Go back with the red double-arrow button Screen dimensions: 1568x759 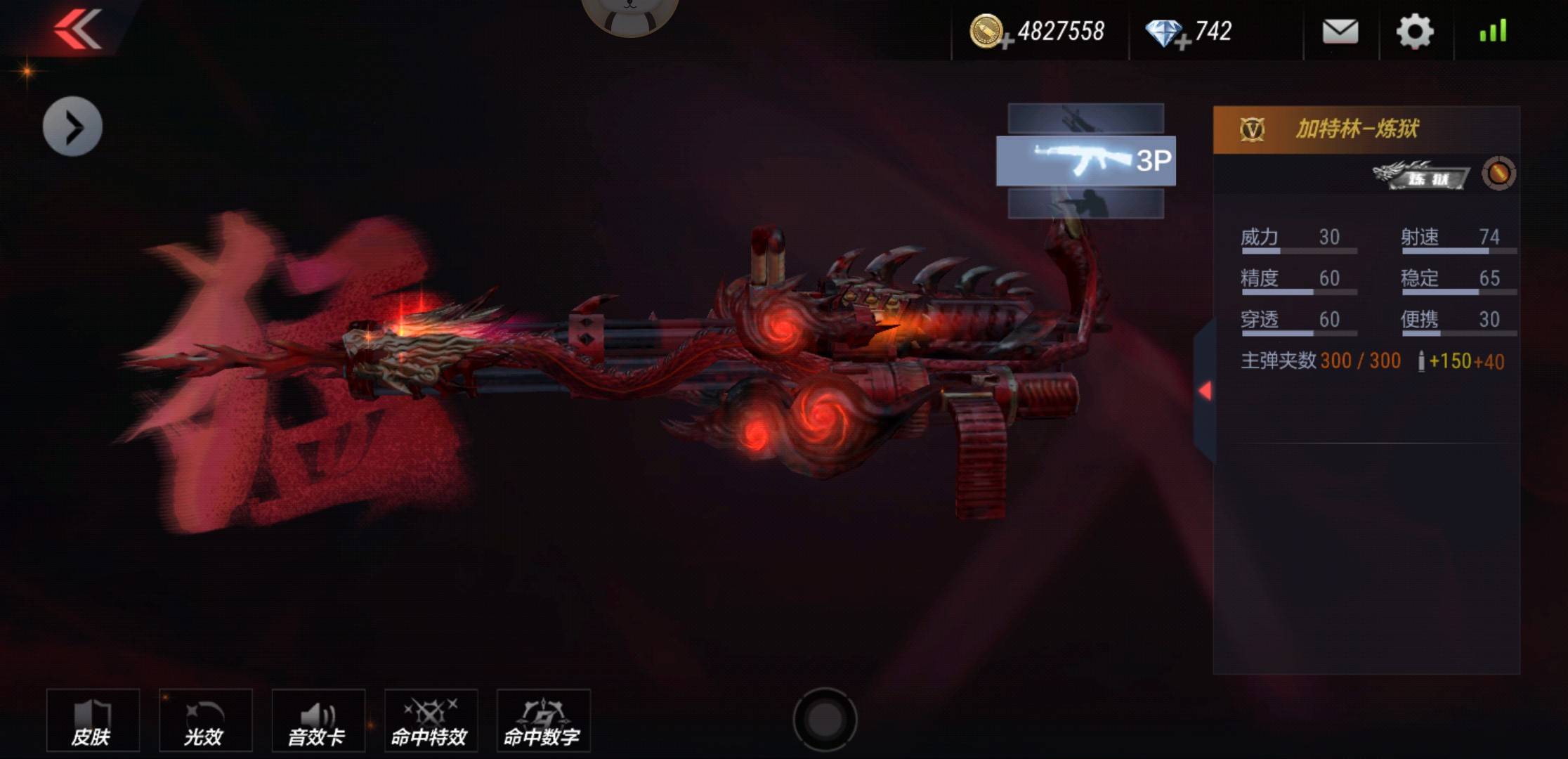coord(77,30)
